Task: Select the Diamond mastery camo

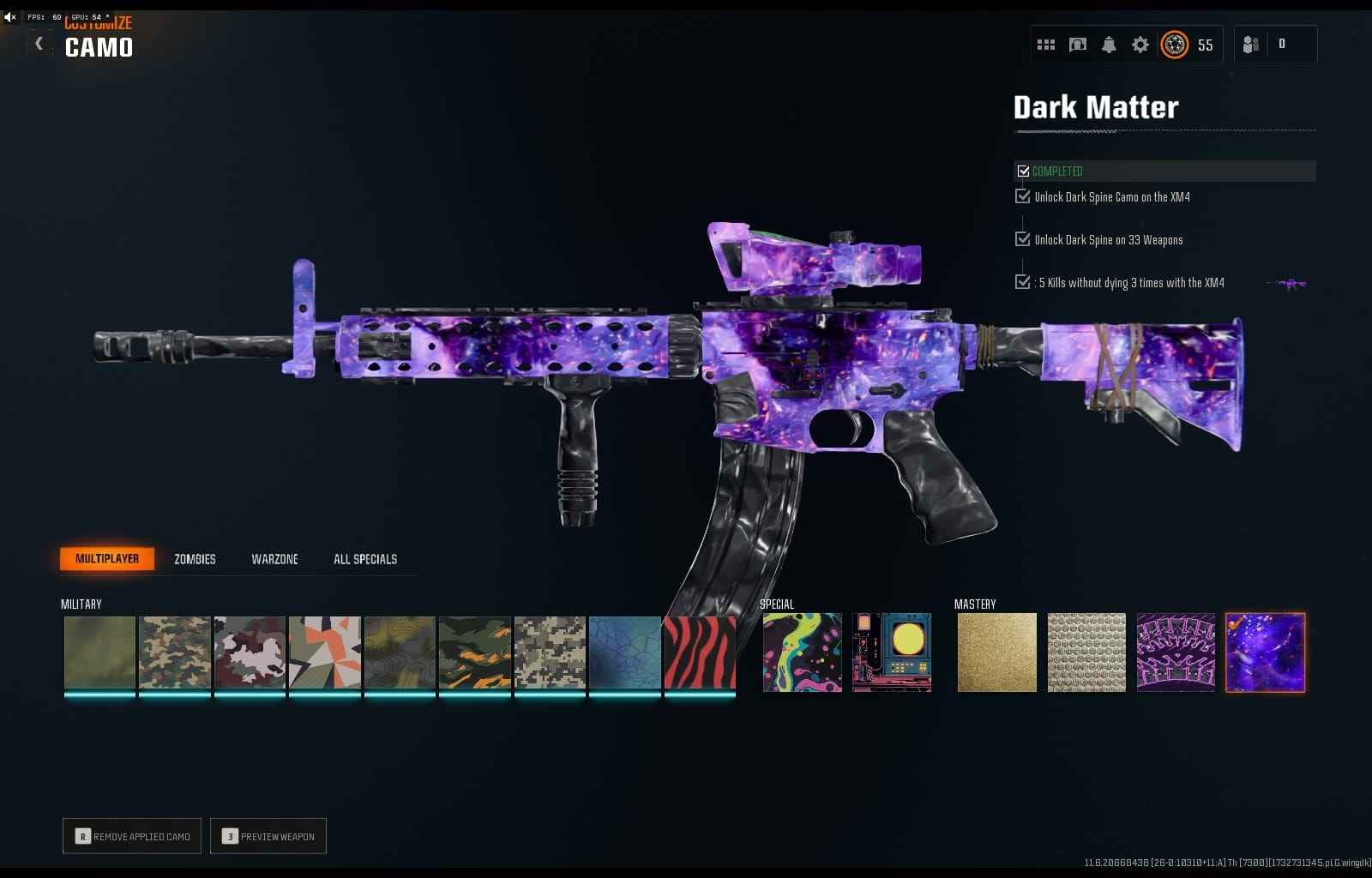Action: [1086, 652]
